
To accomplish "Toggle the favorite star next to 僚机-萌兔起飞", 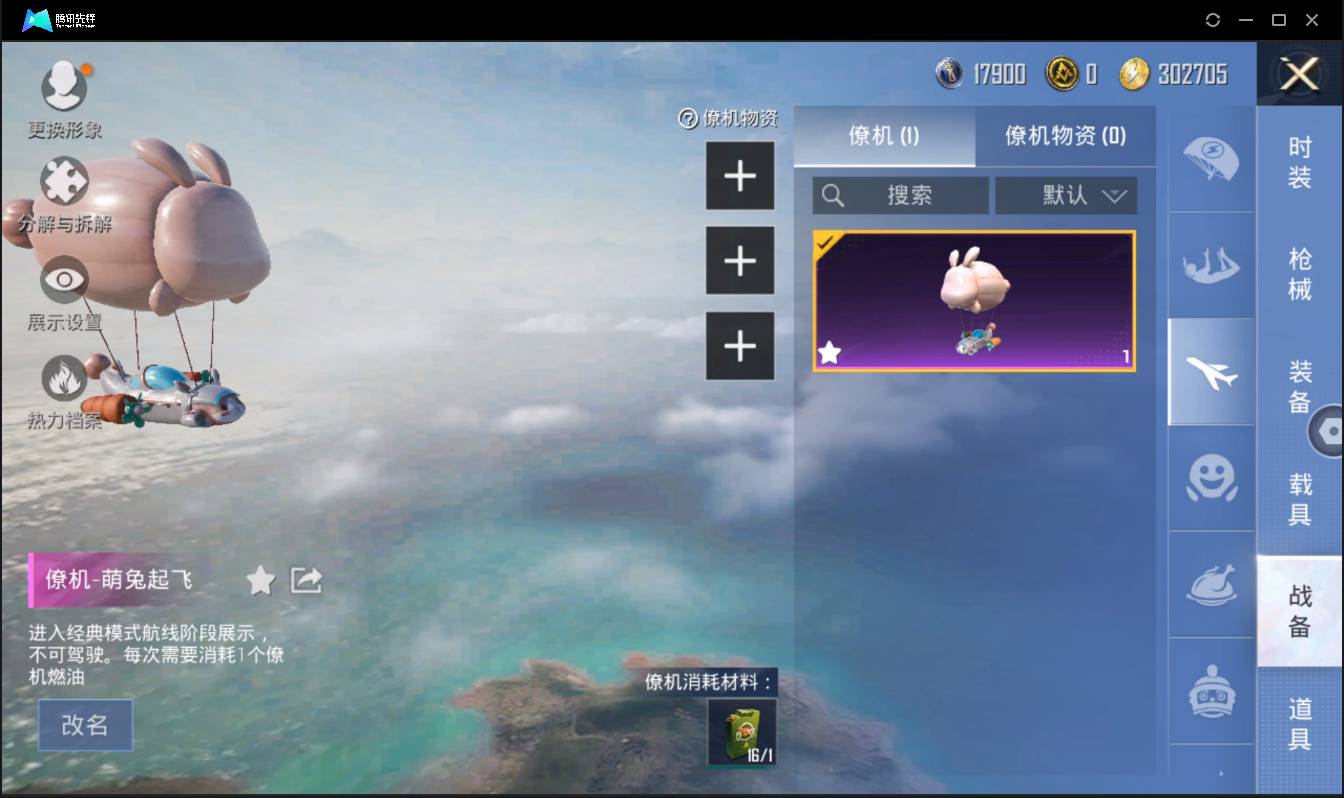I will tap(259, 580).
